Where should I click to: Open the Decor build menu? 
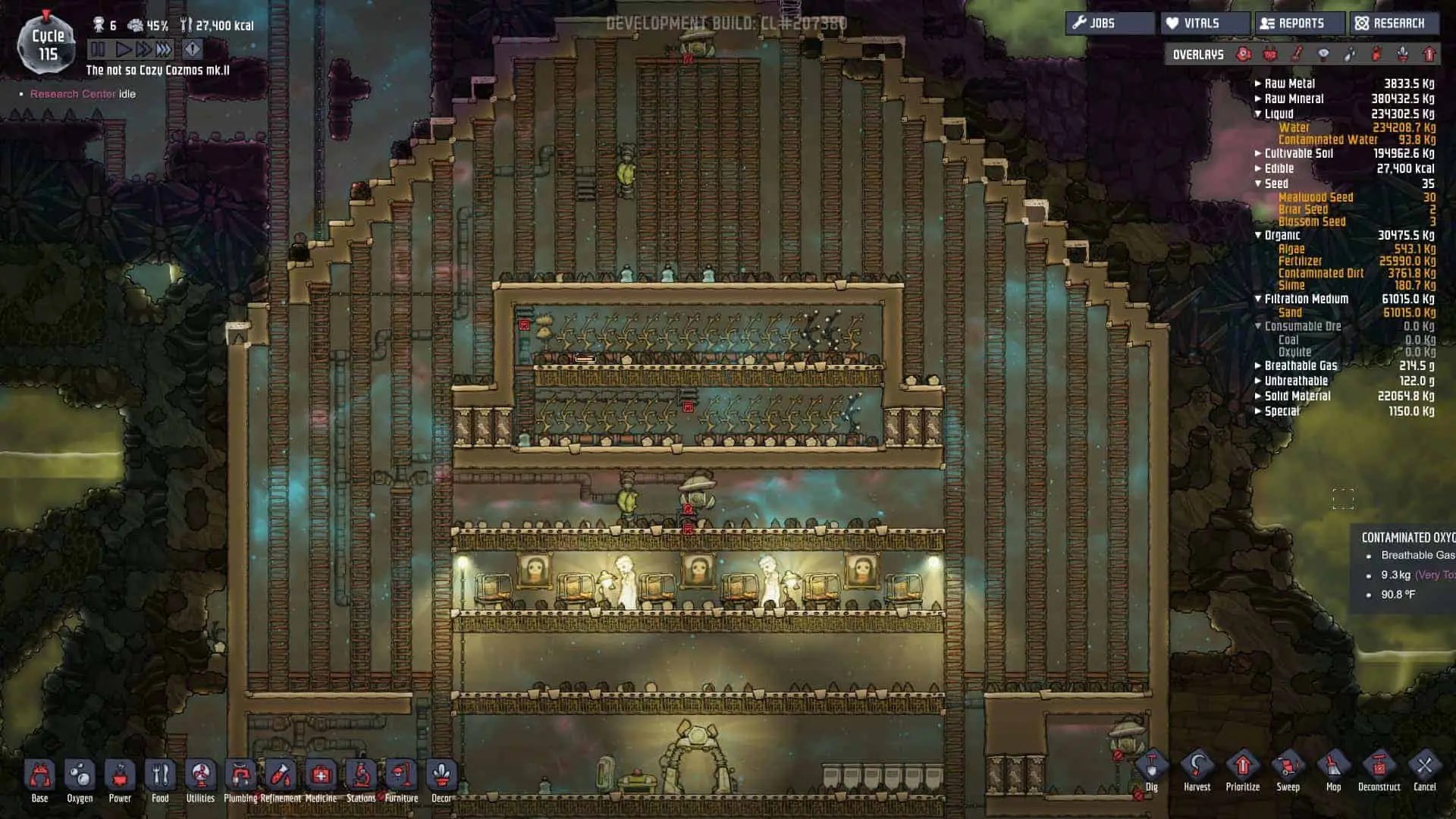[x=441, y=776]
